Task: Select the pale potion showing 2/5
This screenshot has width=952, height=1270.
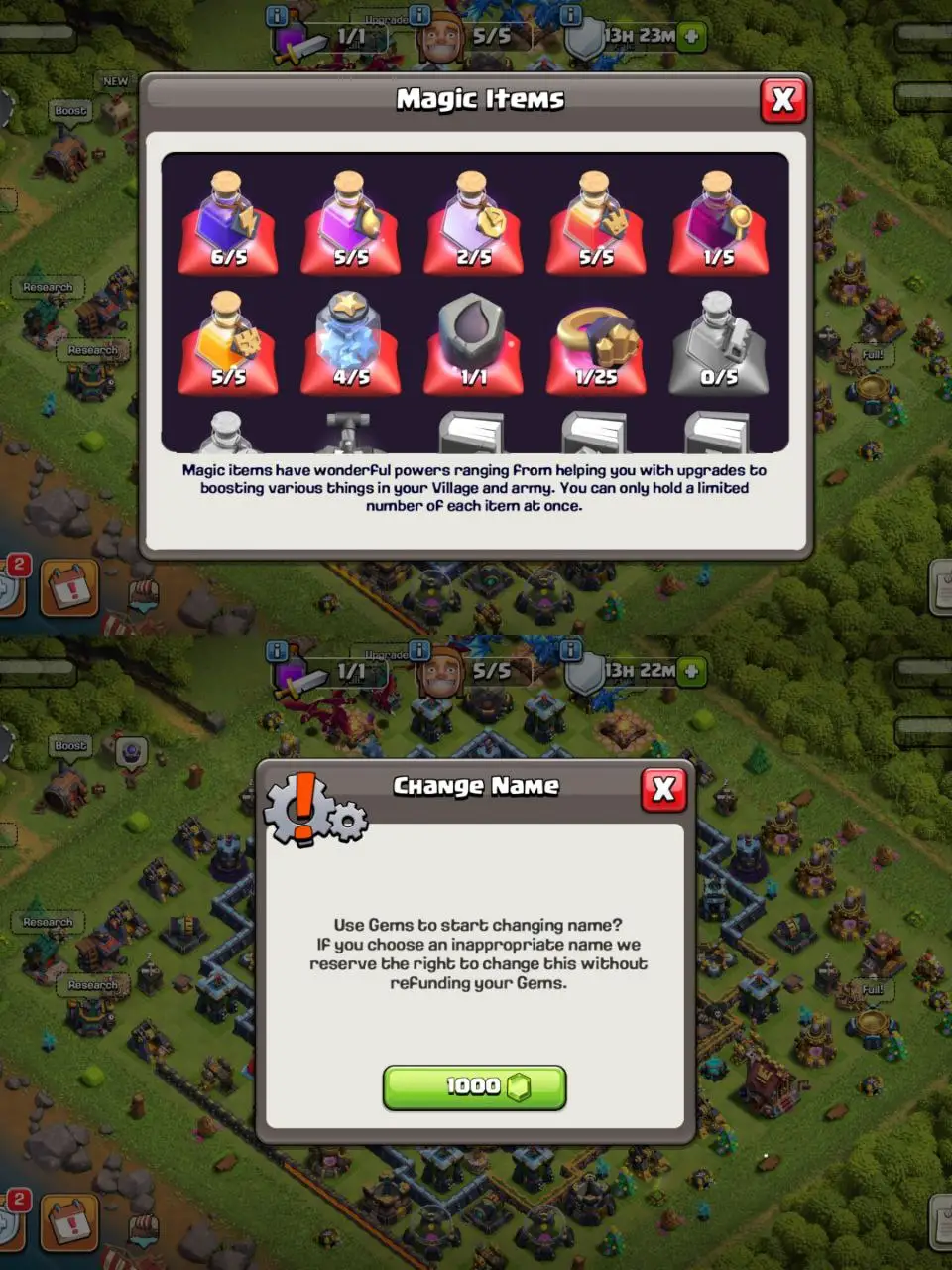Action: pos(474,223)
